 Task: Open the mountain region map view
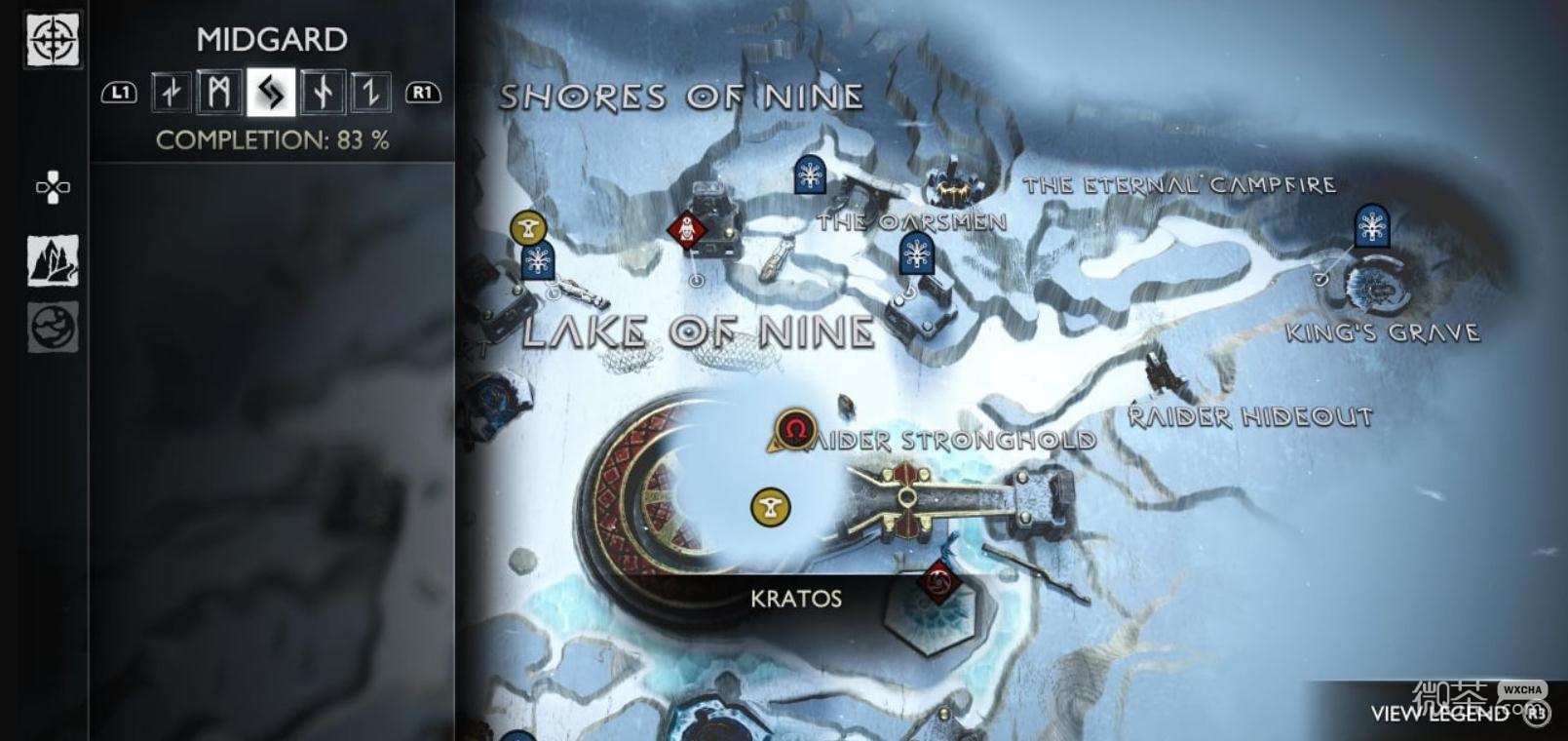pos(53,261)
